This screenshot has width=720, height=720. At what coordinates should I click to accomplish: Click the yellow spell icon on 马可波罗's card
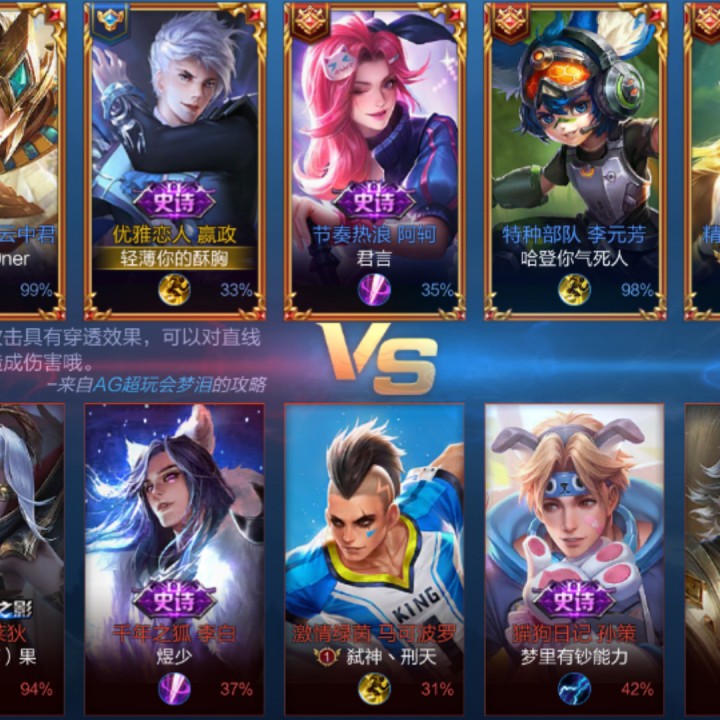point(374,688)
